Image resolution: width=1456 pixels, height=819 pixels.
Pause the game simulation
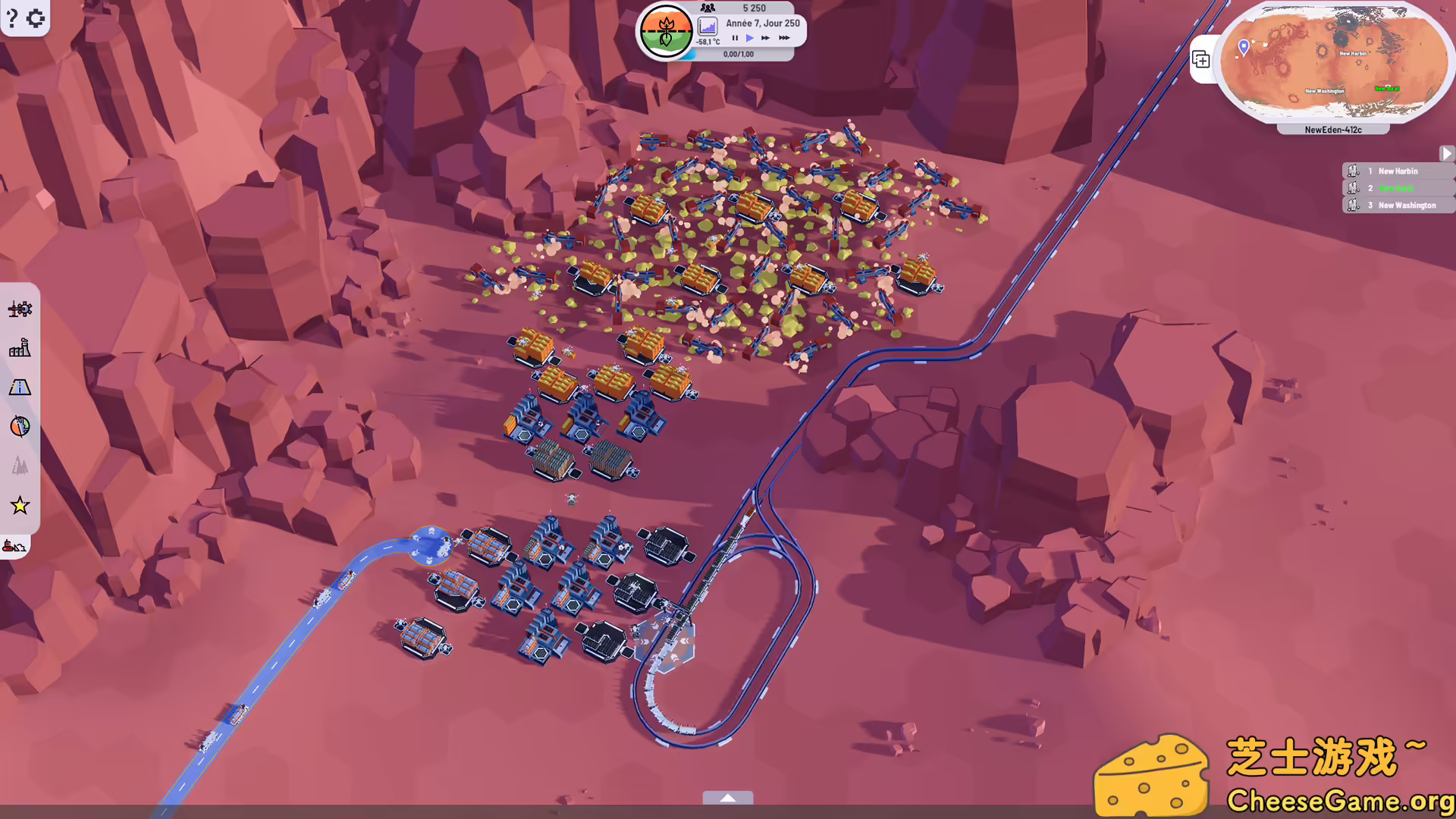point(733,38)
